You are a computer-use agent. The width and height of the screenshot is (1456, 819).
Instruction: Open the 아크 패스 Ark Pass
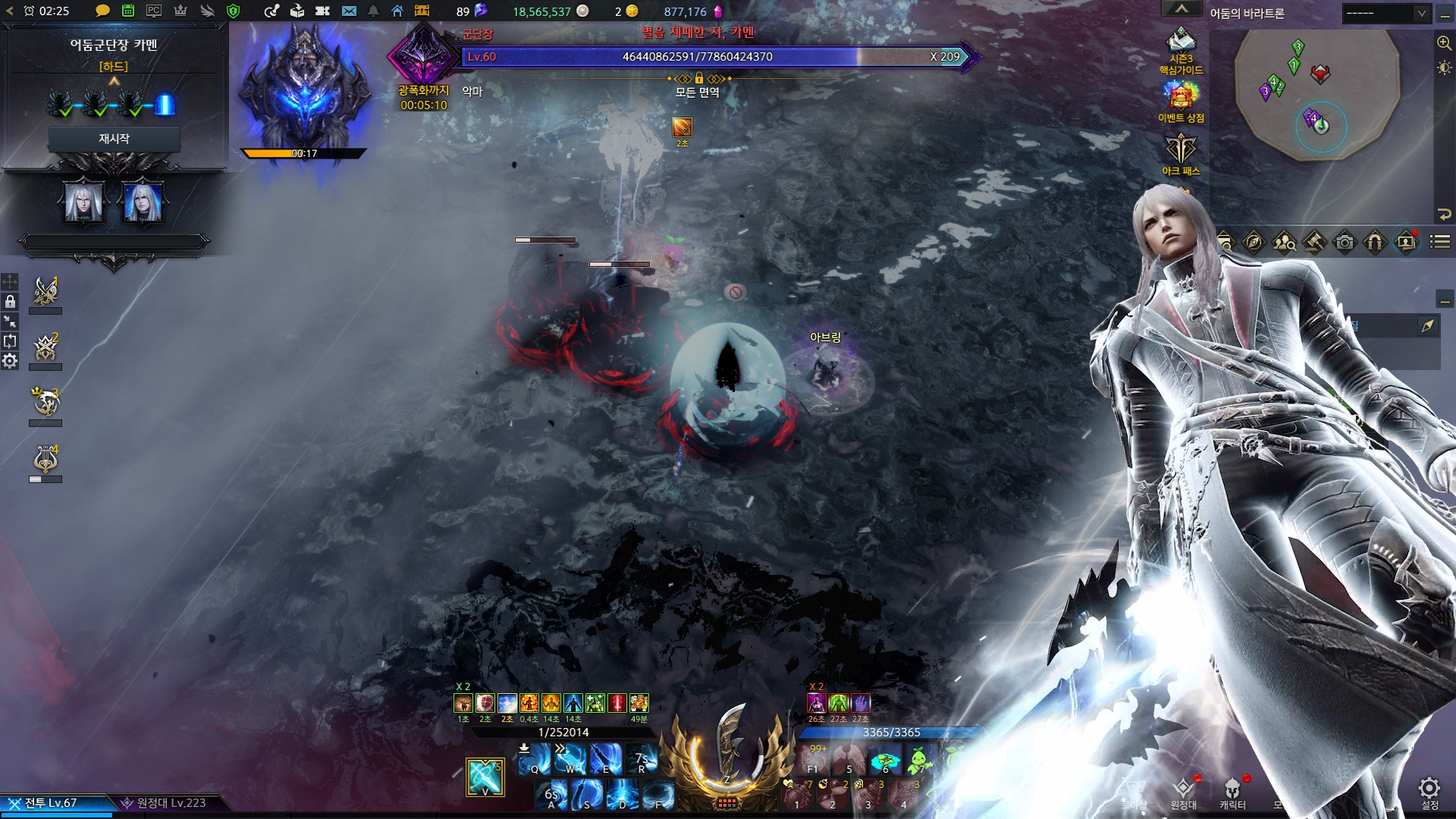[x=1181, y=155]
